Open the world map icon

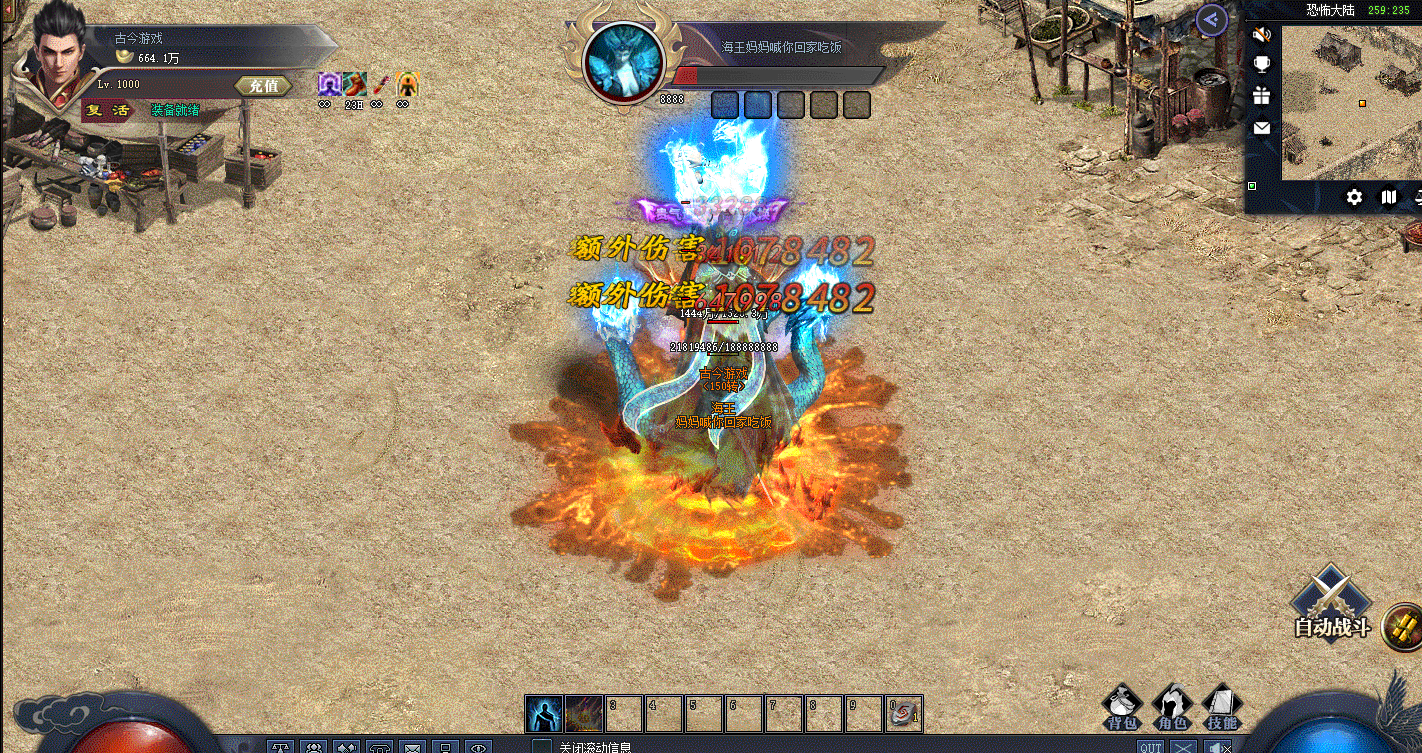1388,197
